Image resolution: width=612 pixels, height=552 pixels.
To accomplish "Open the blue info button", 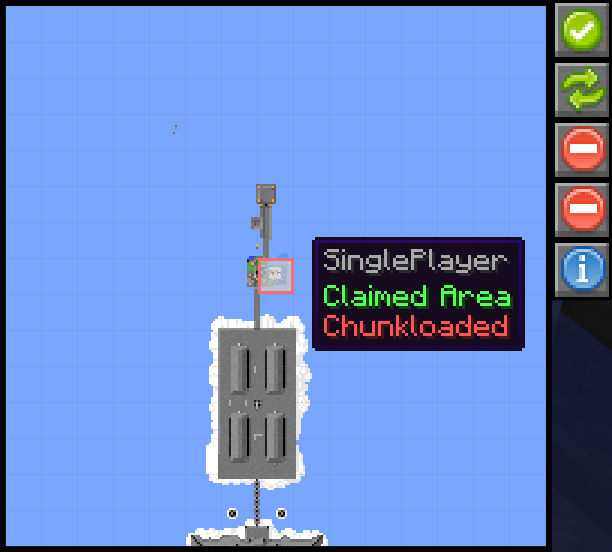I will [x=581, y=269].
